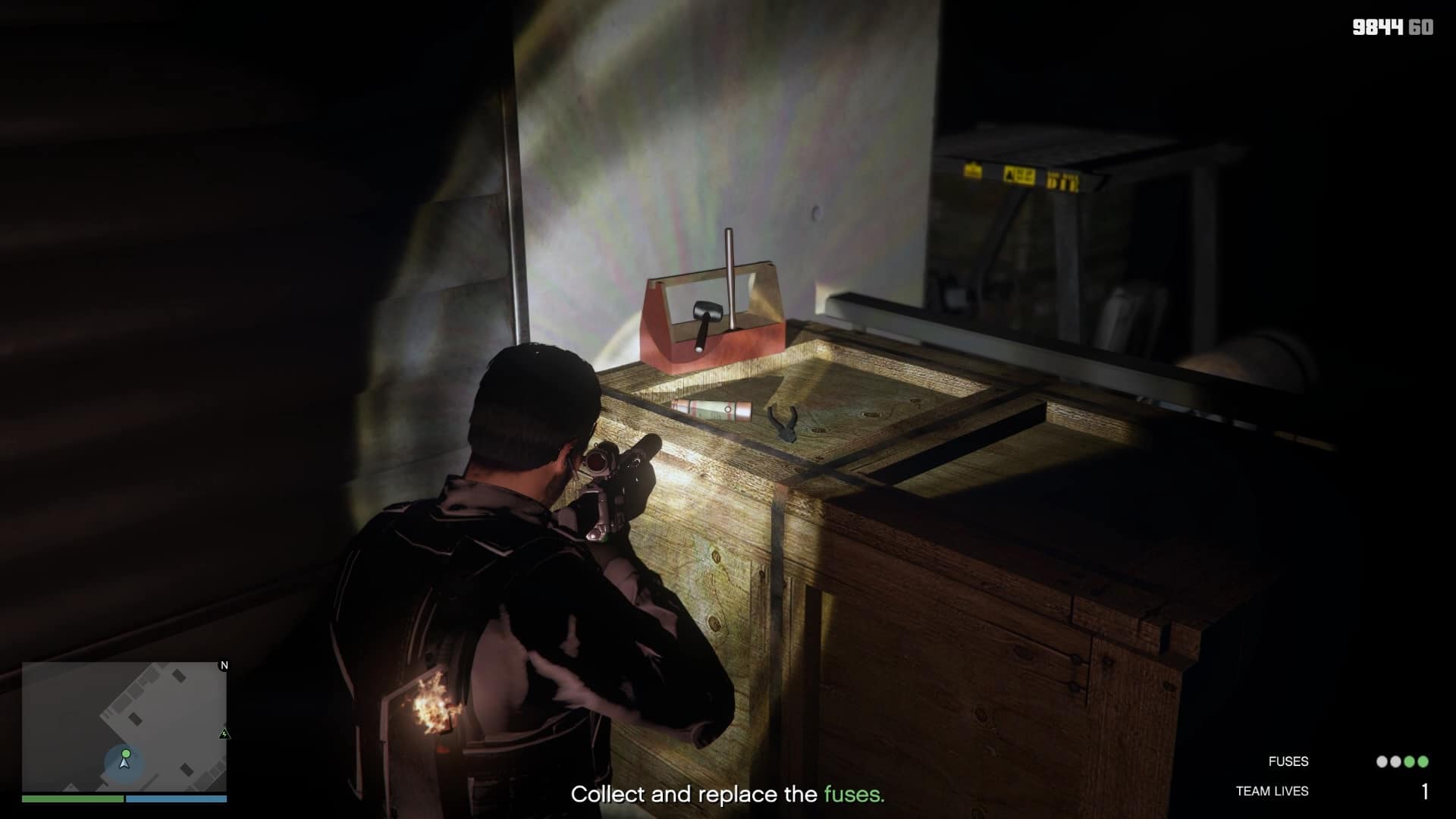Click the green objective blip above the player
This screenshot has width=1456, height=819.
pos(126,753)
